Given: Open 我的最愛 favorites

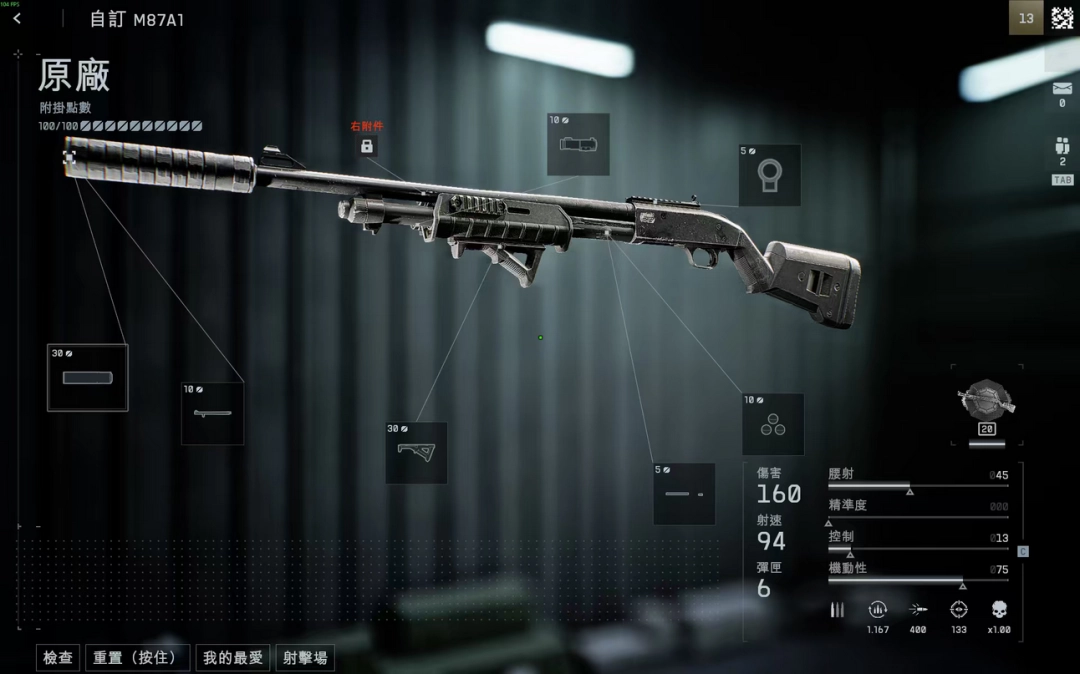Looking at the screenshot, I should point(232,657).
